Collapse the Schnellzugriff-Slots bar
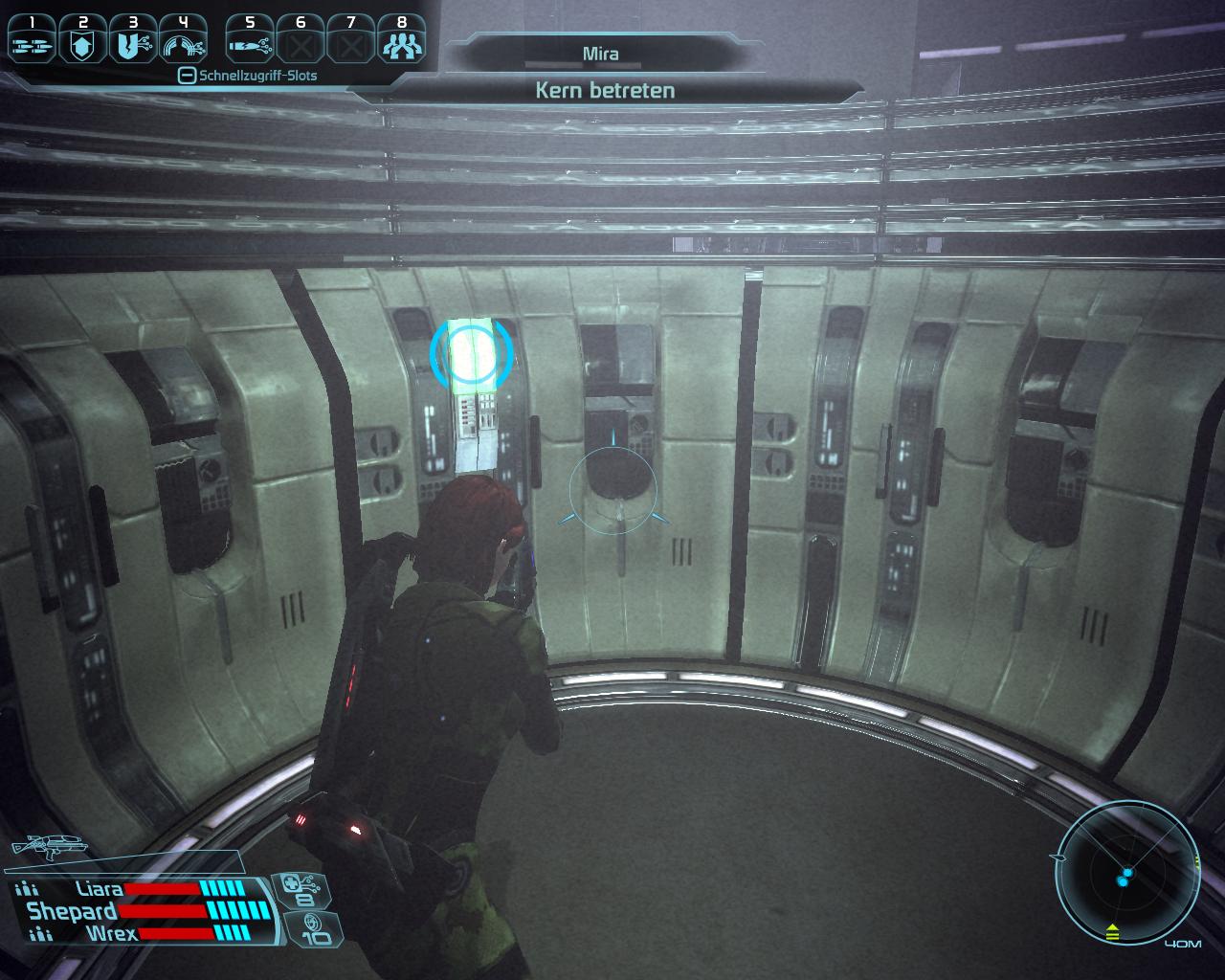Screen dimensions: 1225x980 pos(188,76)
